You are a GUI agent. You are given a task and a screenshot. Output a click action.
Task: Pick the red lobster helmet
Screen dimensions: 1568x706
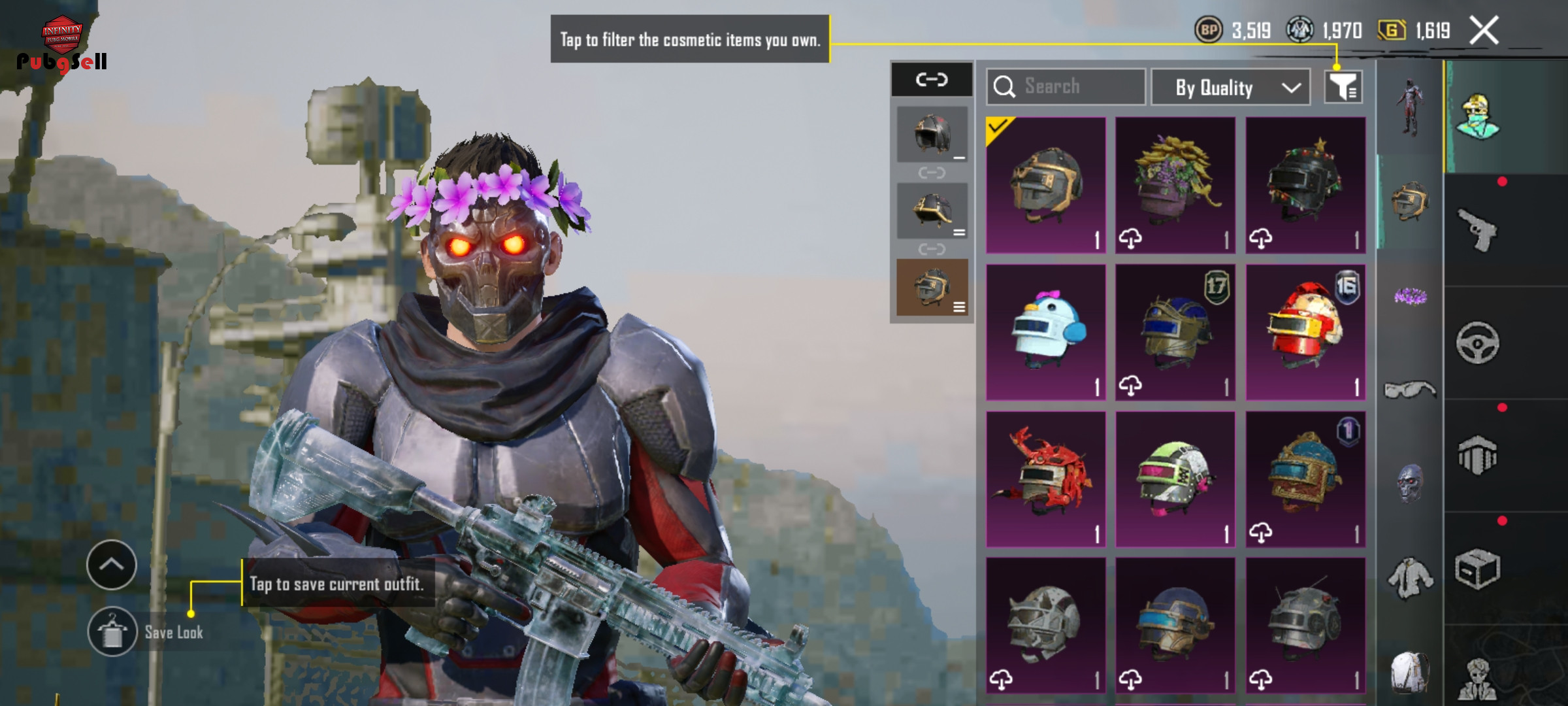(x=1046, y=479)
